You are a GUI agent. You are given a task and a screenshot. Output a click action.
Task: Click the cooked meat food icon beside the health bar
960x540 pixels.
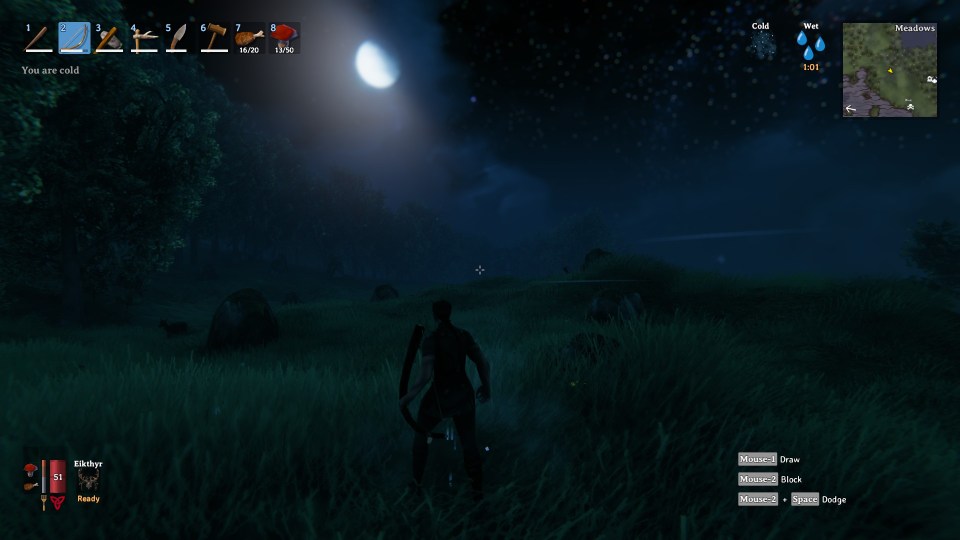coord(31,485)
